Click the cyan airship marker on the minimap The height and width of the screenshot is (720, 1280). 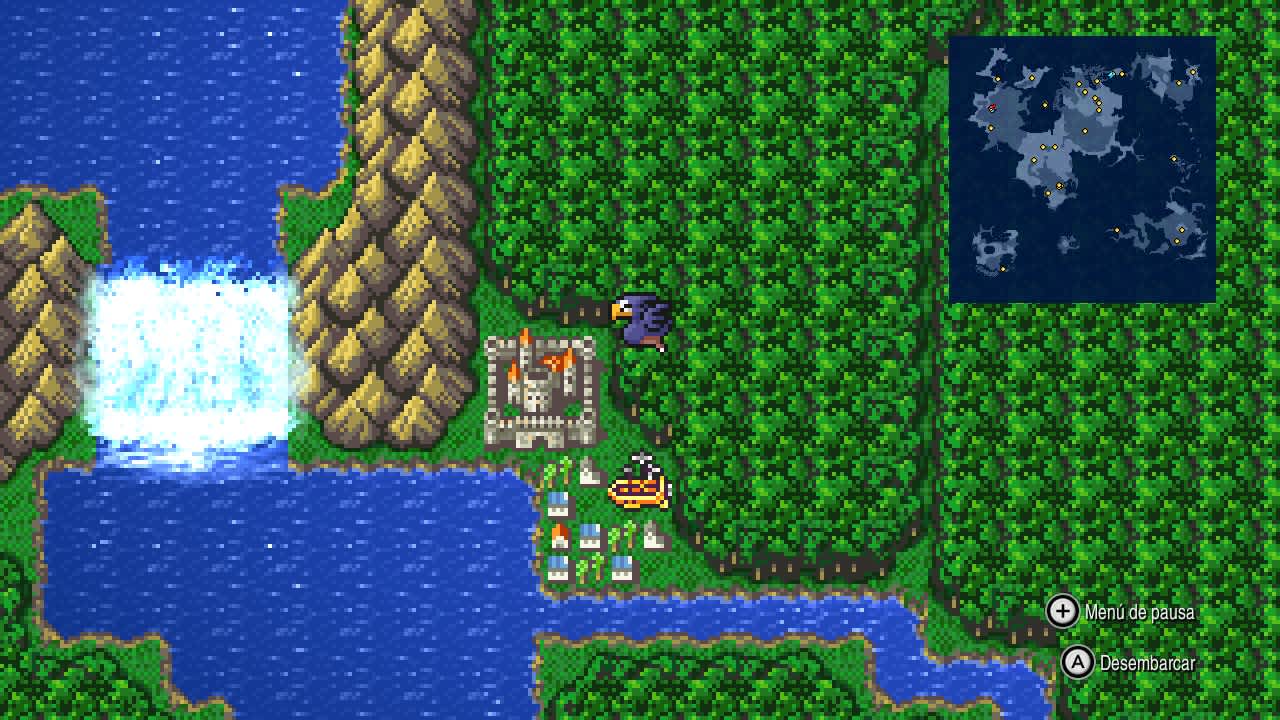[x=1111, y=74]
